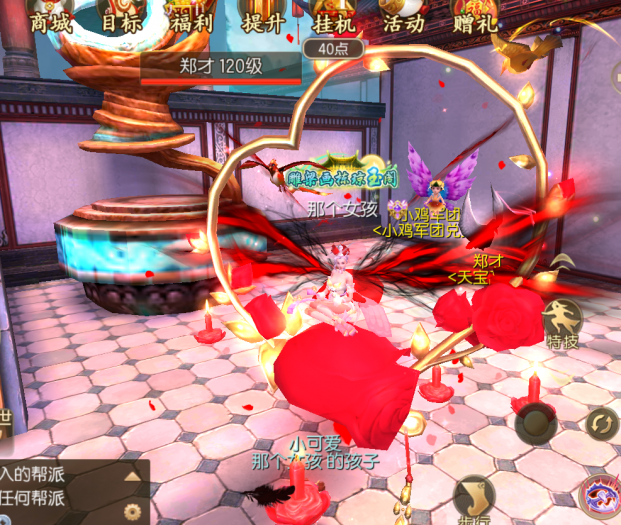This screenshot has width=621, height=525.
Task: Tap the dark round action button
Action: tap(537, 424)
